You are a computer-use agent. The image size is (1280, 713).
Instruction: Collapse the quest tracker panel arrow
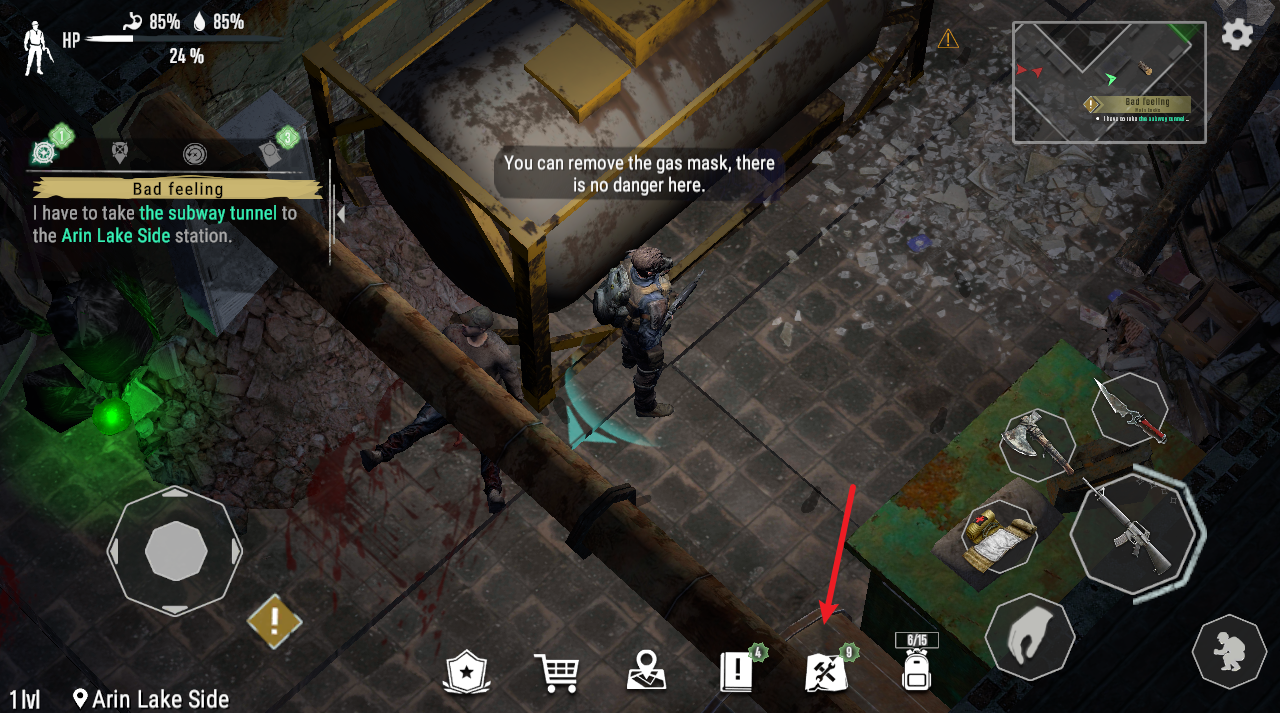tap(341, 214)
